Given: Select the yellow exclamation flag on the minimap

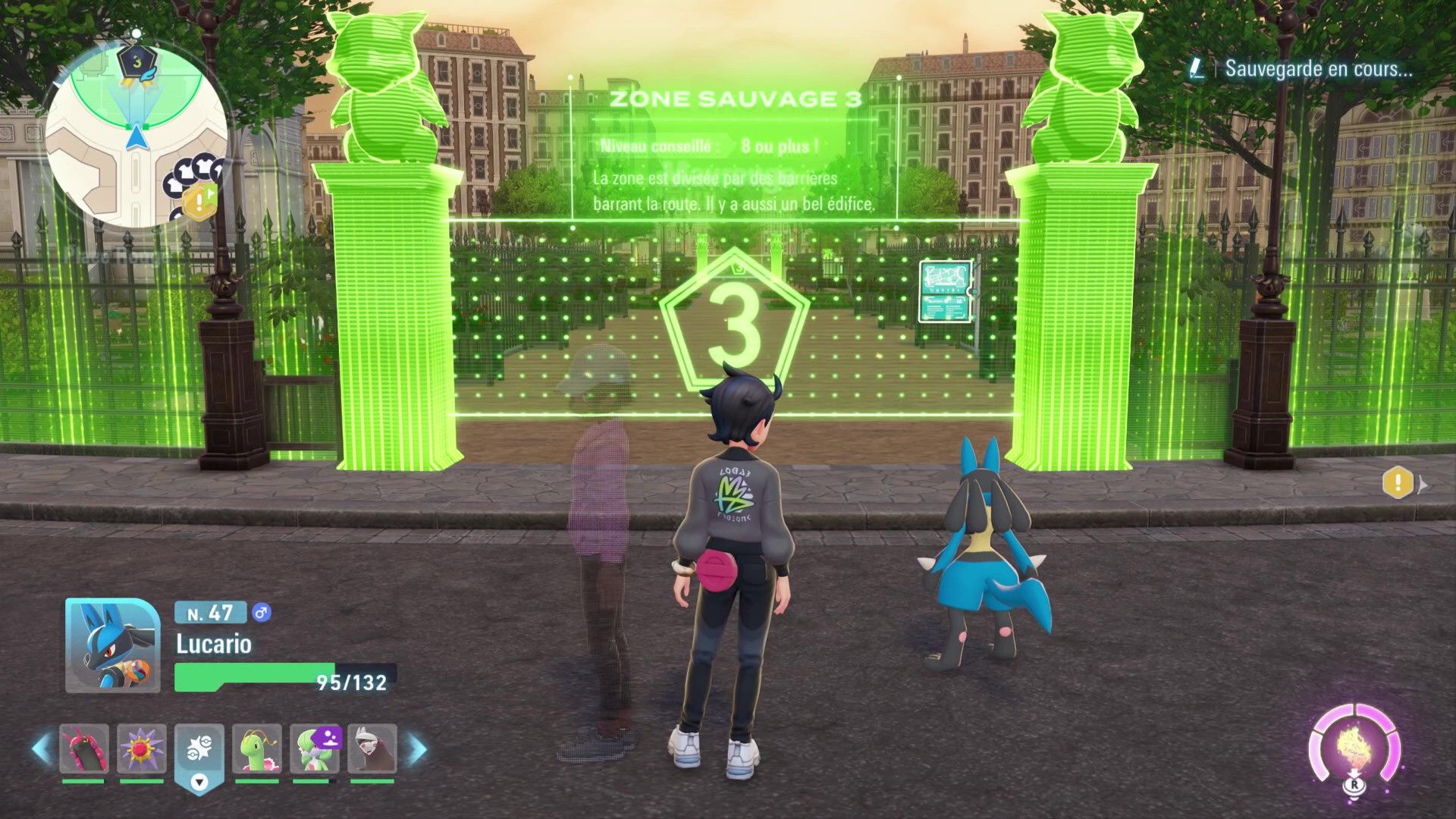Looking at the screenshot, I should coord(200,201).
